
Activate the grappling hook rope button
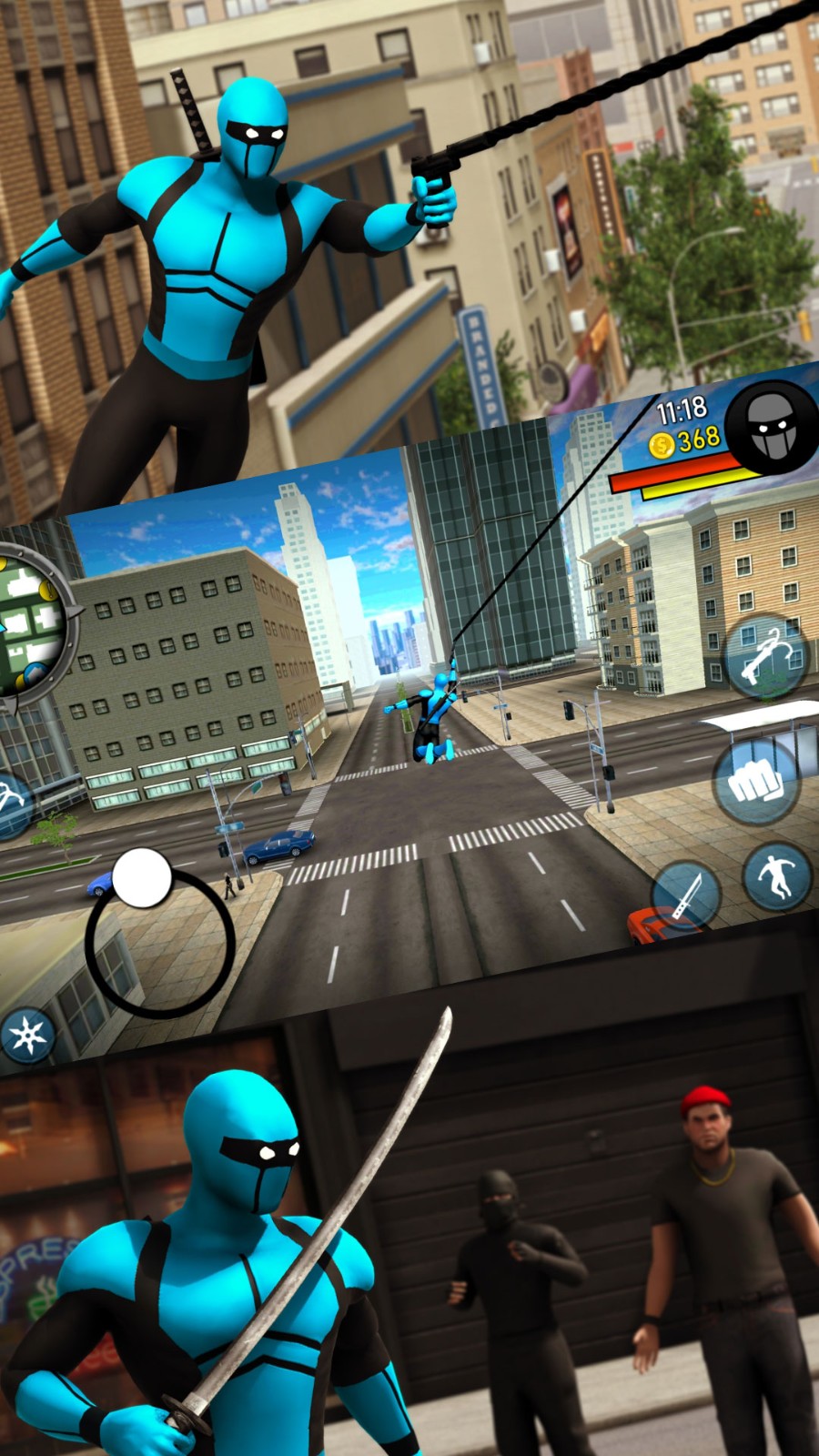[x=764, y=657]
